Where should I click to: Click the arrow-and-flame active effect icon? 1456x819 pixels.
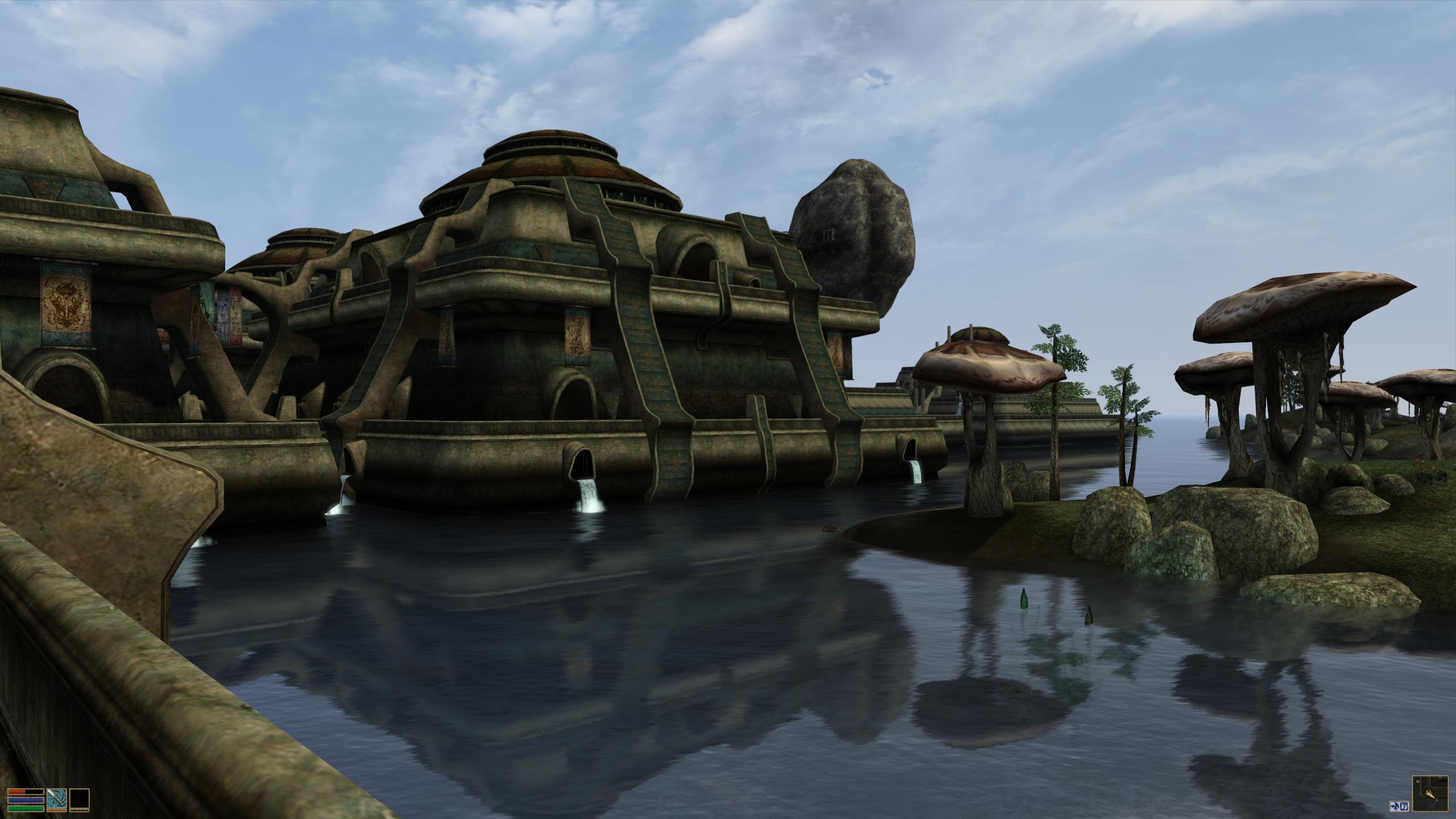tap(1395, 805)
